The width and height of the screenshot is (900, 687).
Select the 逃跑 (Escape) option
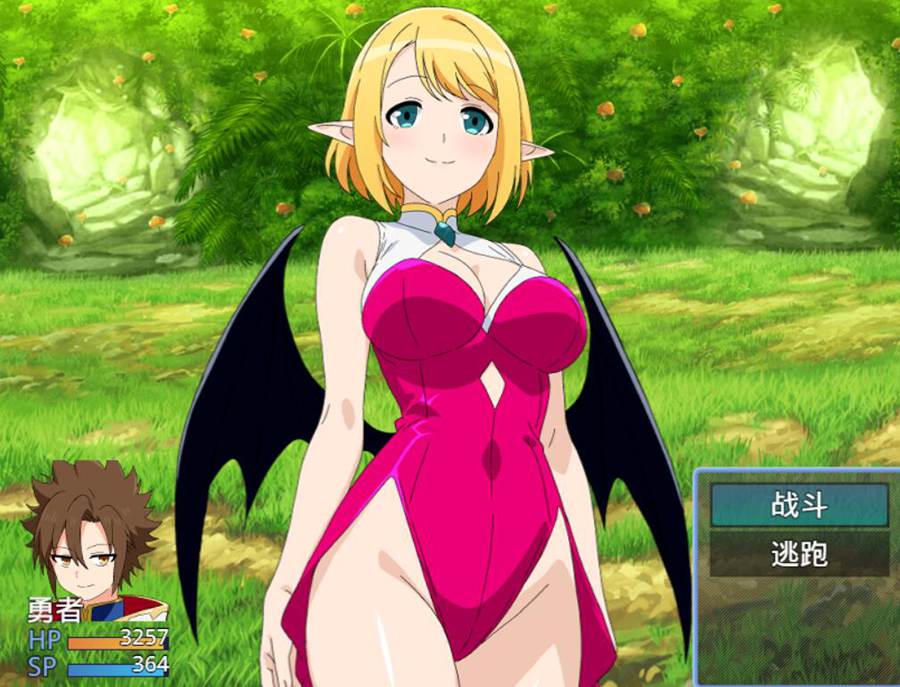coord(799,554)
